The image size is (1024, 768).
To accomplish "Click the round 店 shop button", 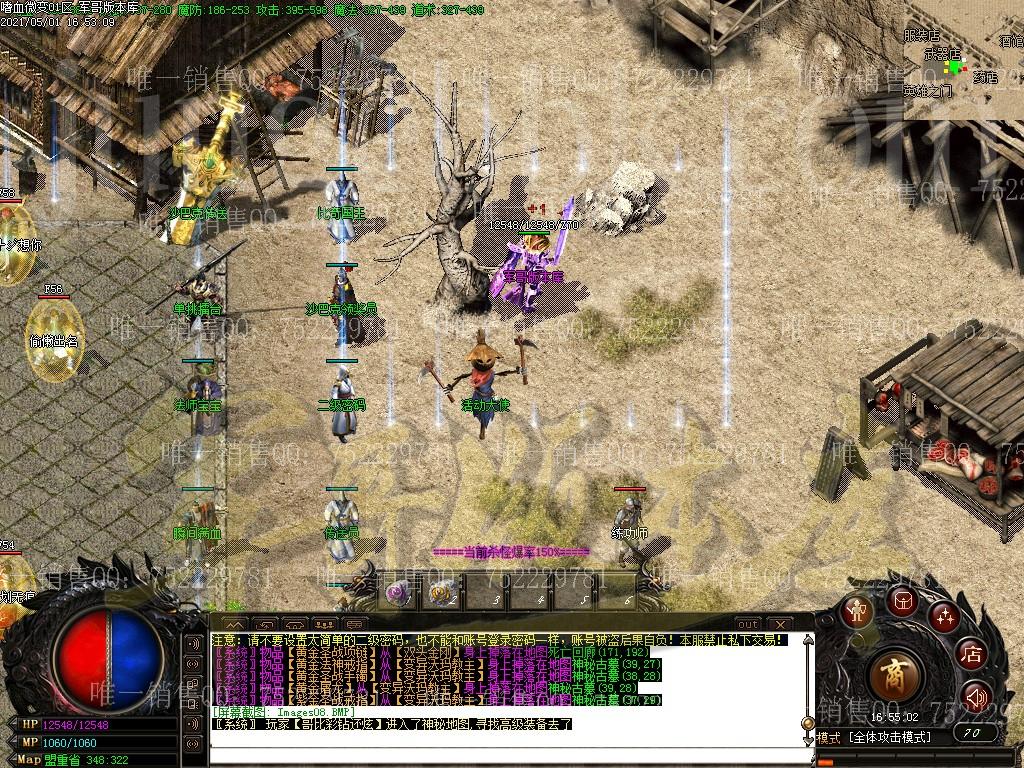I will (971, 655).
